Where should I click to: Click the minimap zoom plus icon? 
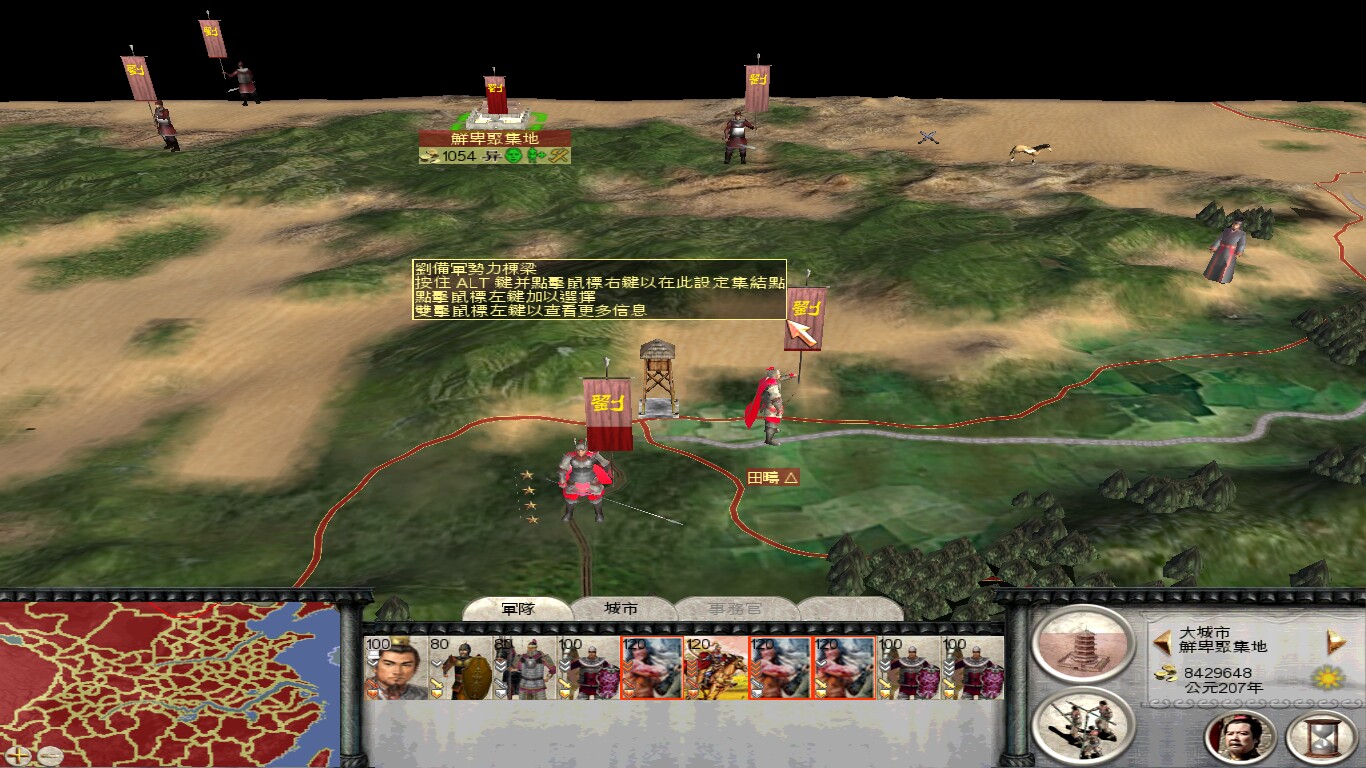coord(18,757)
